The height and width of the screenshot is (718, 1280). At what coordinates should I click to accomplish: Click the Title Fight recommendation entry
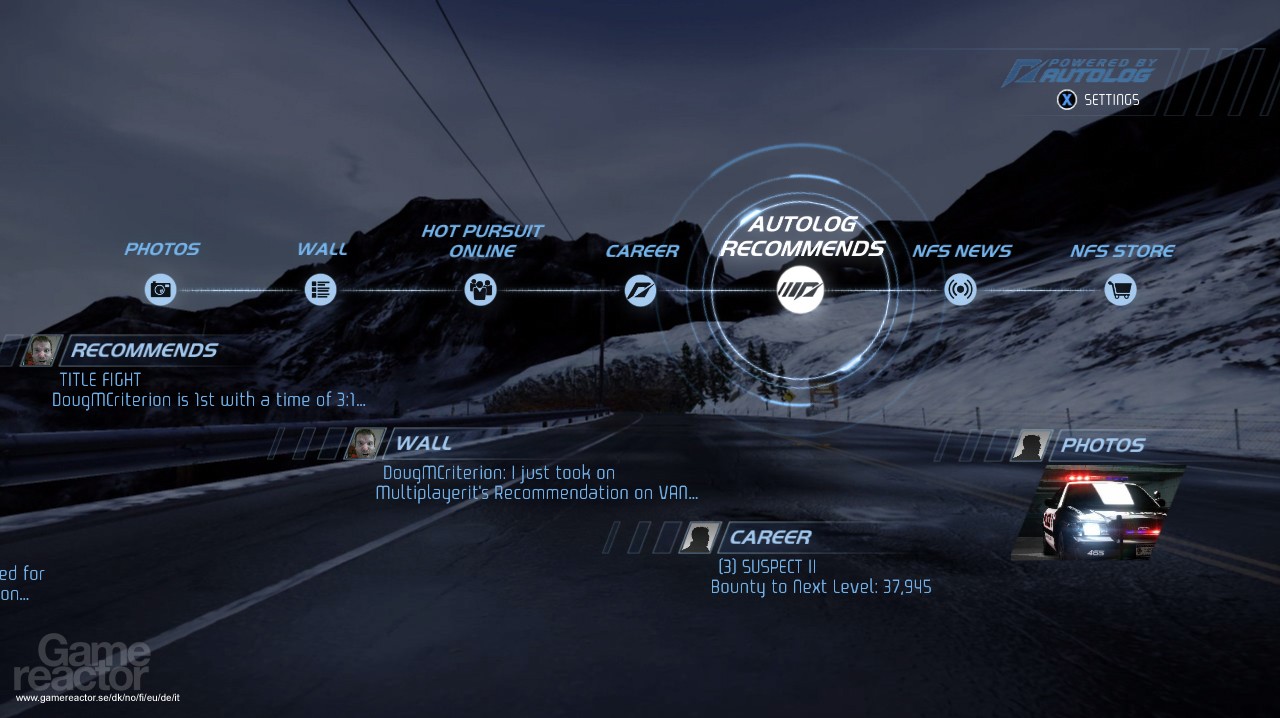(100, 380)
